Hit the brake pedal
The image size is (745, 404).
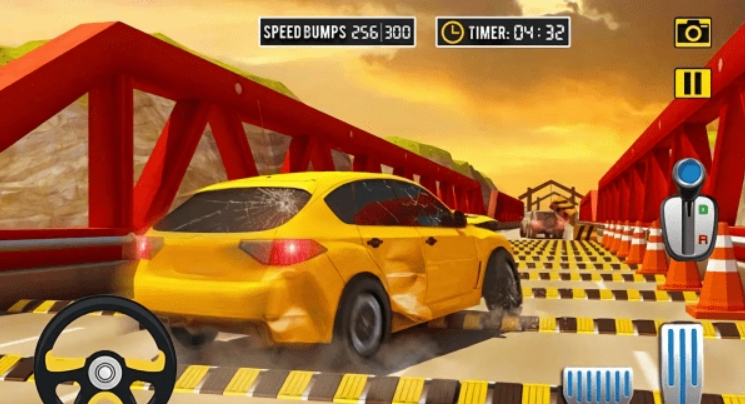(x=597, y=385)
